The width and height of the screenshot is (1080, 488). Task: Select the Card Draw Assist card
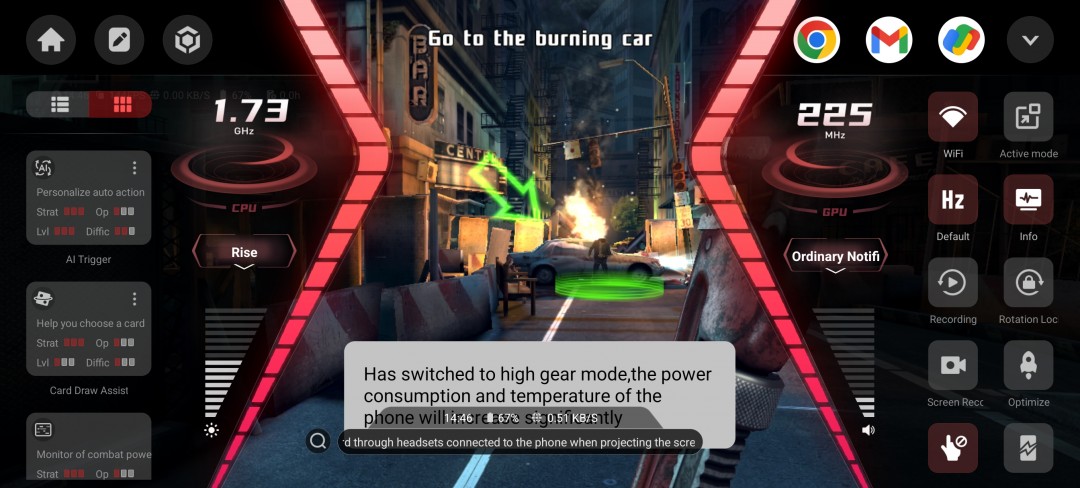point(88,330)
